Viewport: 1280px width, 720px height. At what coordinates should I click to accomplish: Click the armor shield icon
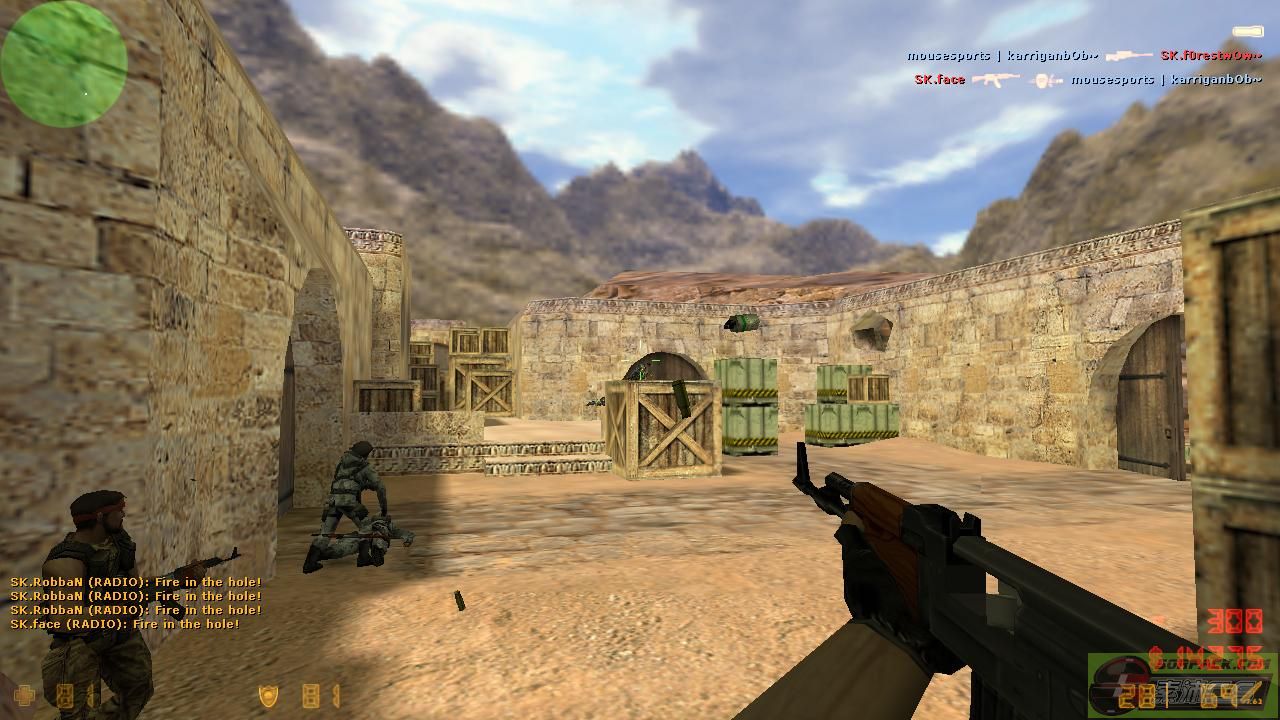(x=268, y=695)
